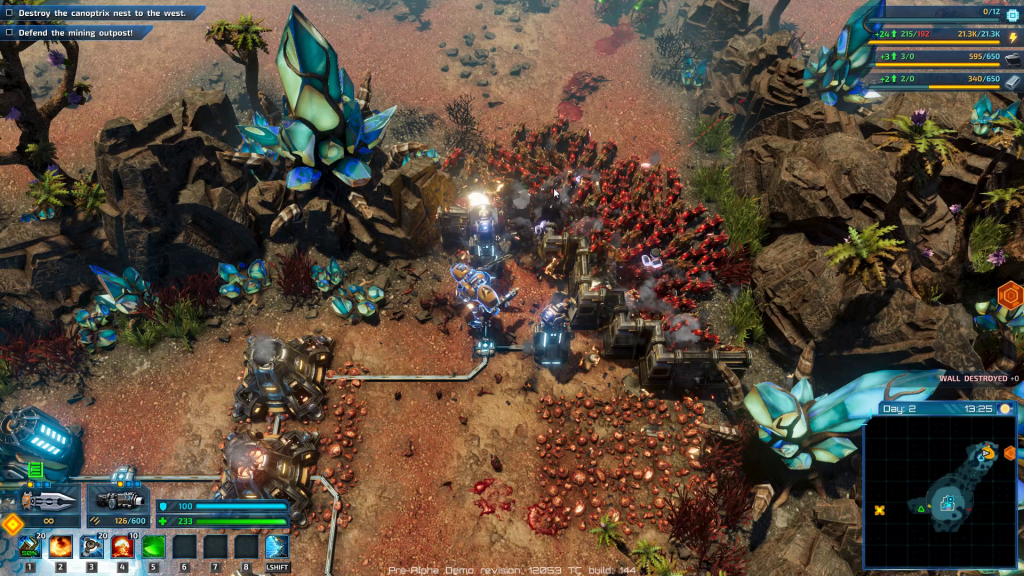Image resolution: width=1024 pixels, height=576 pixels.
Task: Click the metal ingot resource icon
Action: coord(1012,79)
